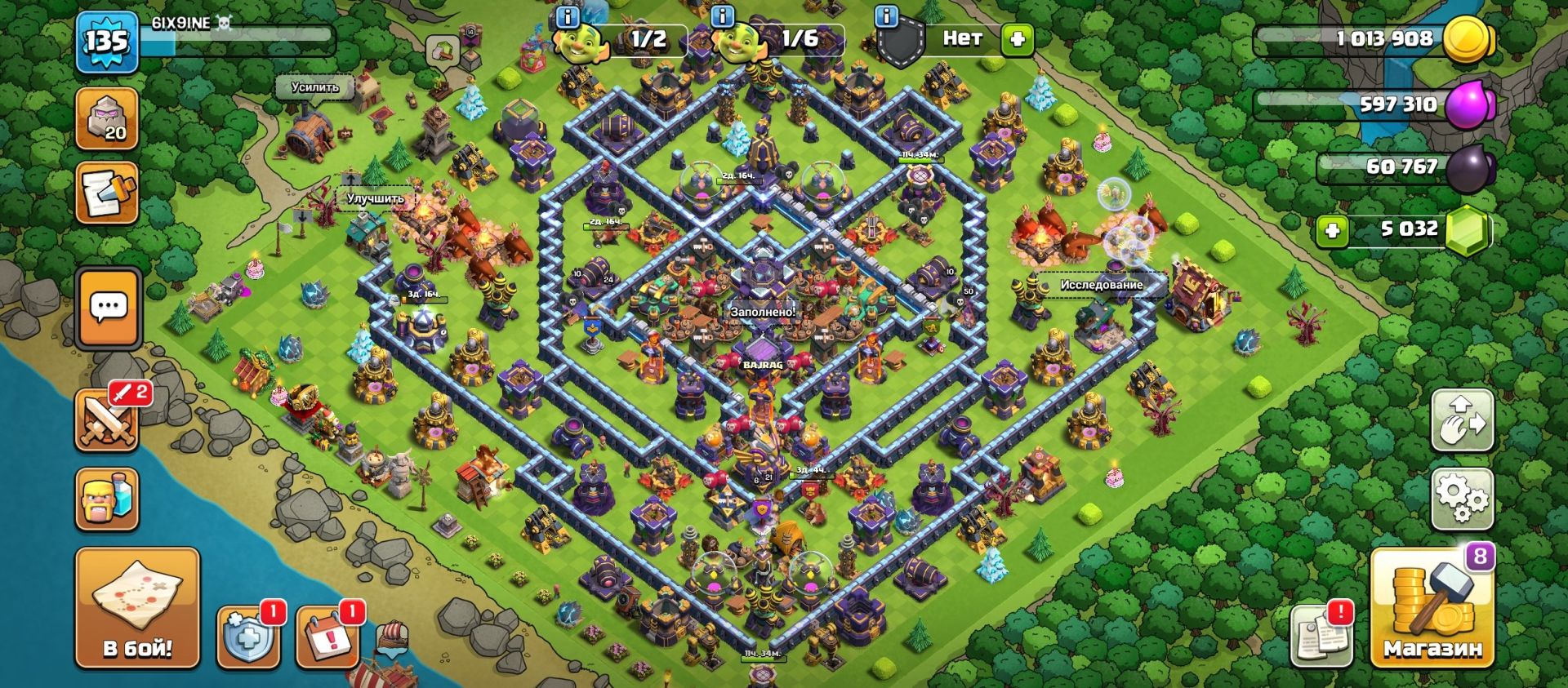
Task: Tap the Усилить boost label
Action: click(x=314, y=87)
